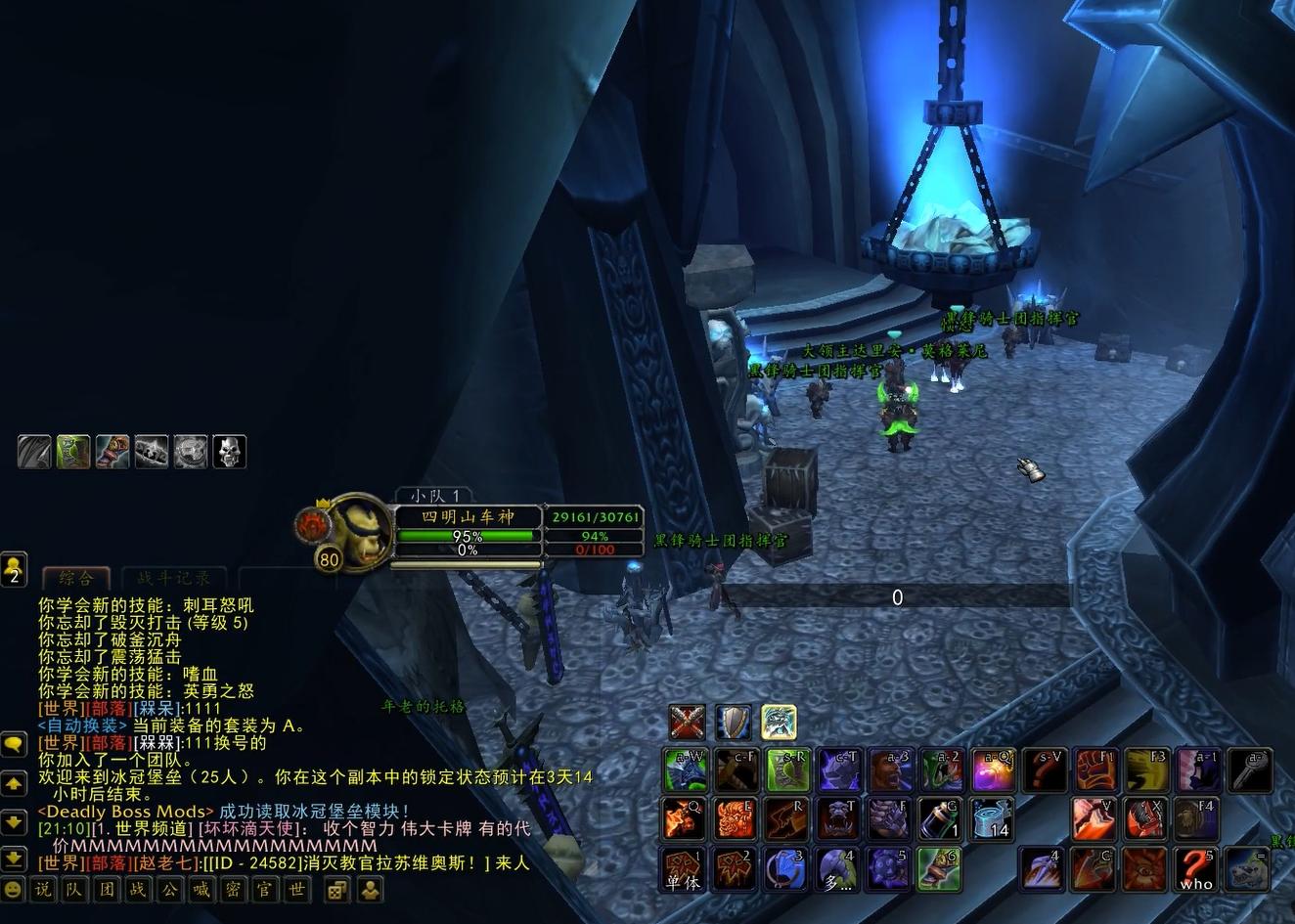Select the 综合 general chat tab

pyautogui.click(x=76, y=578)
